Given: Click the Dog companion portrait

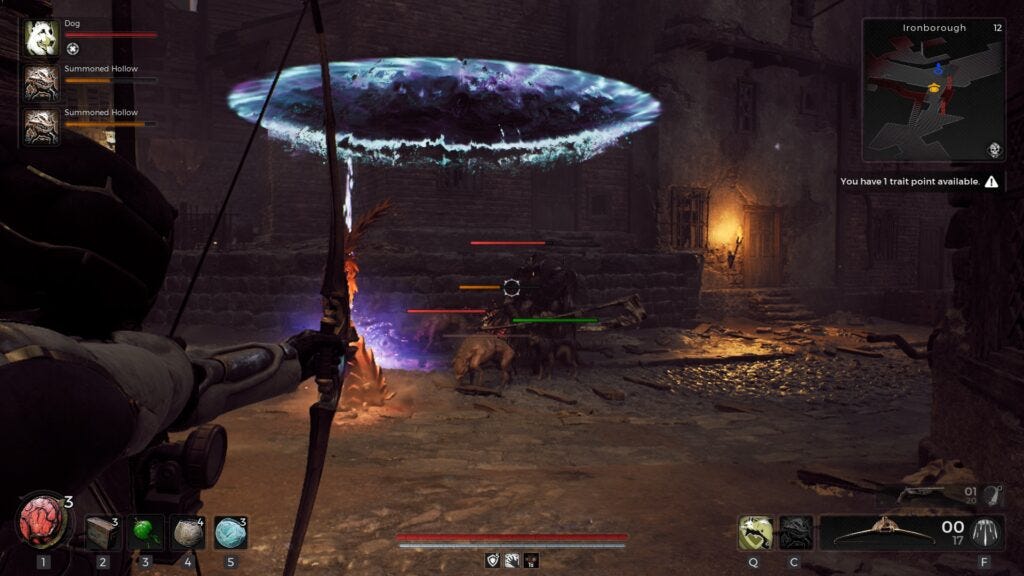Looking at the screenshot, I should pyautogui.click(x=41, y=37).
